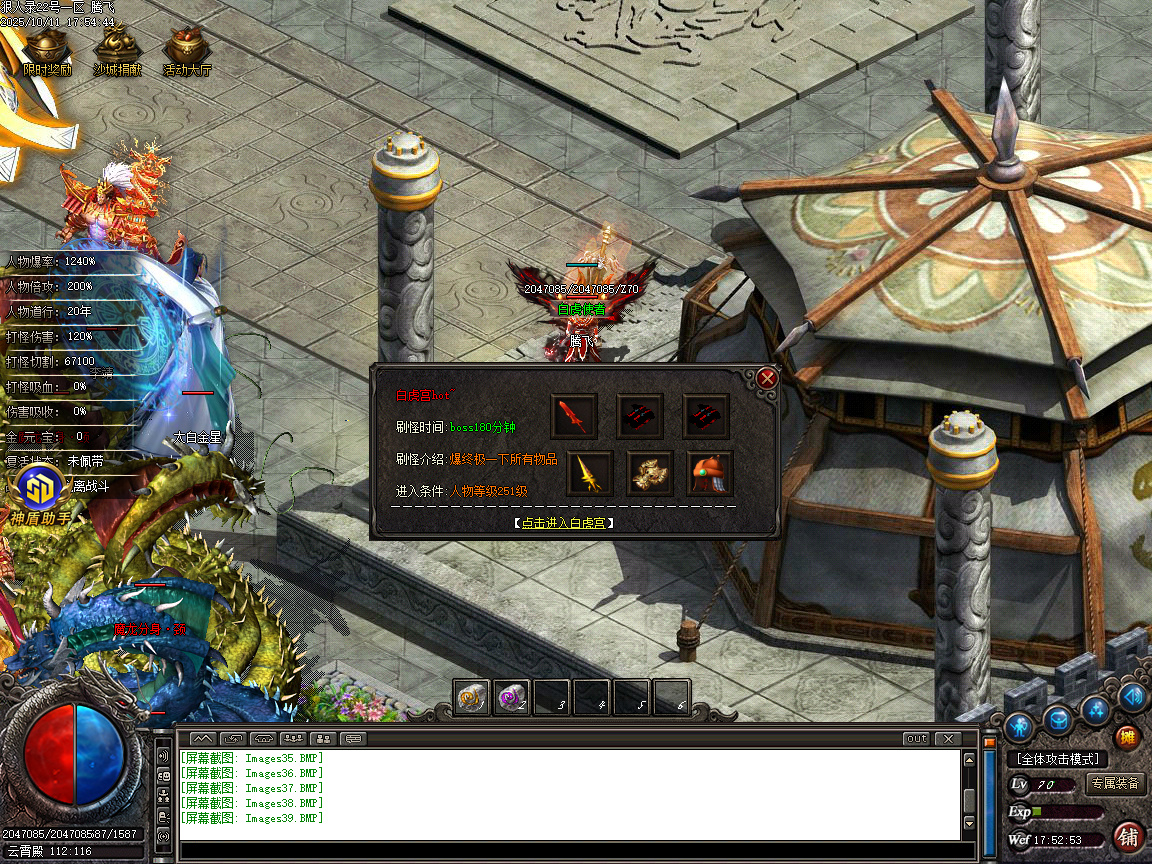Screen dimensions: 1152x864
Task: Select the gold armor piece reward slot
Action: (650, 473)
